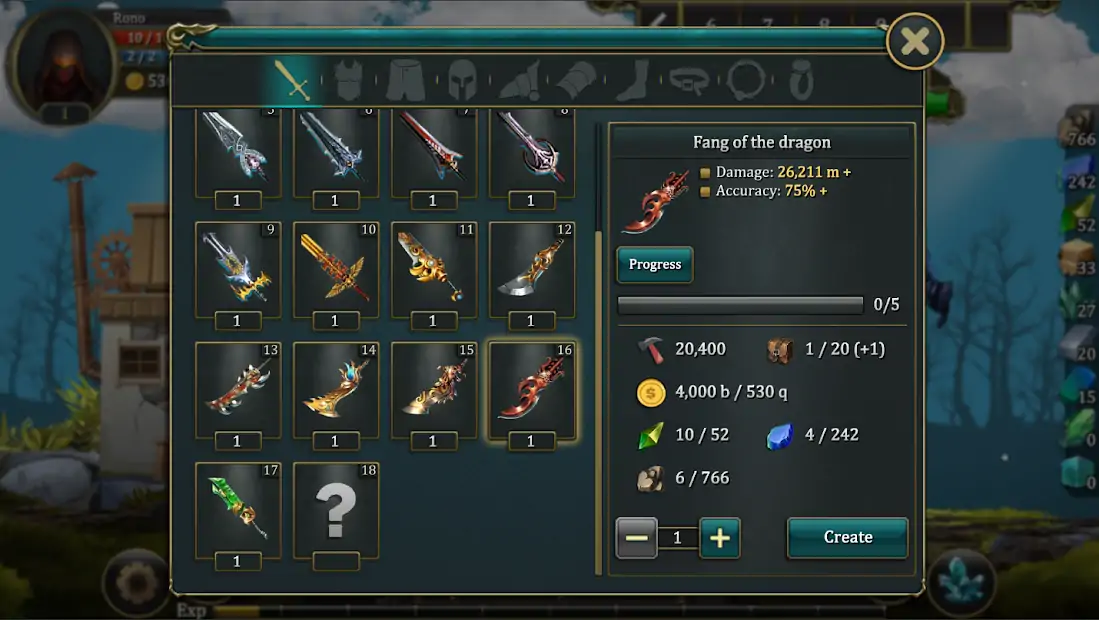Switch to the sword weapons tab

(294, 80)
